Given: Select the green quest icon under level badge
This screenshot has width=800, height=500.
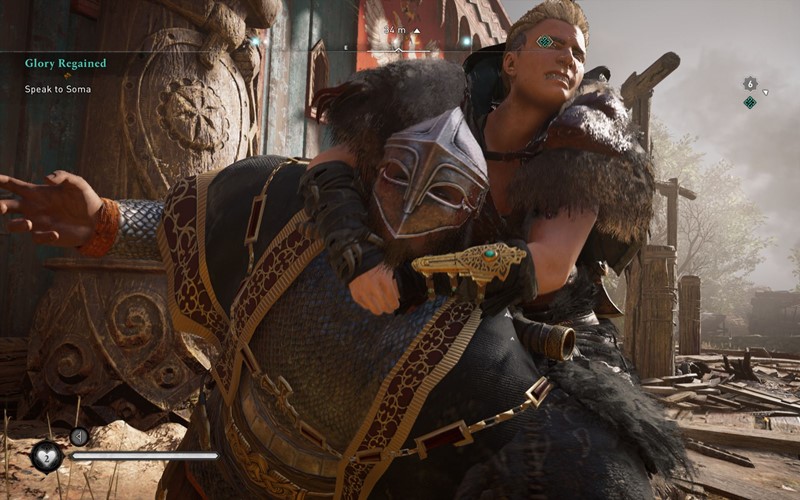Looking at the screenshot, I should point(750,102).
